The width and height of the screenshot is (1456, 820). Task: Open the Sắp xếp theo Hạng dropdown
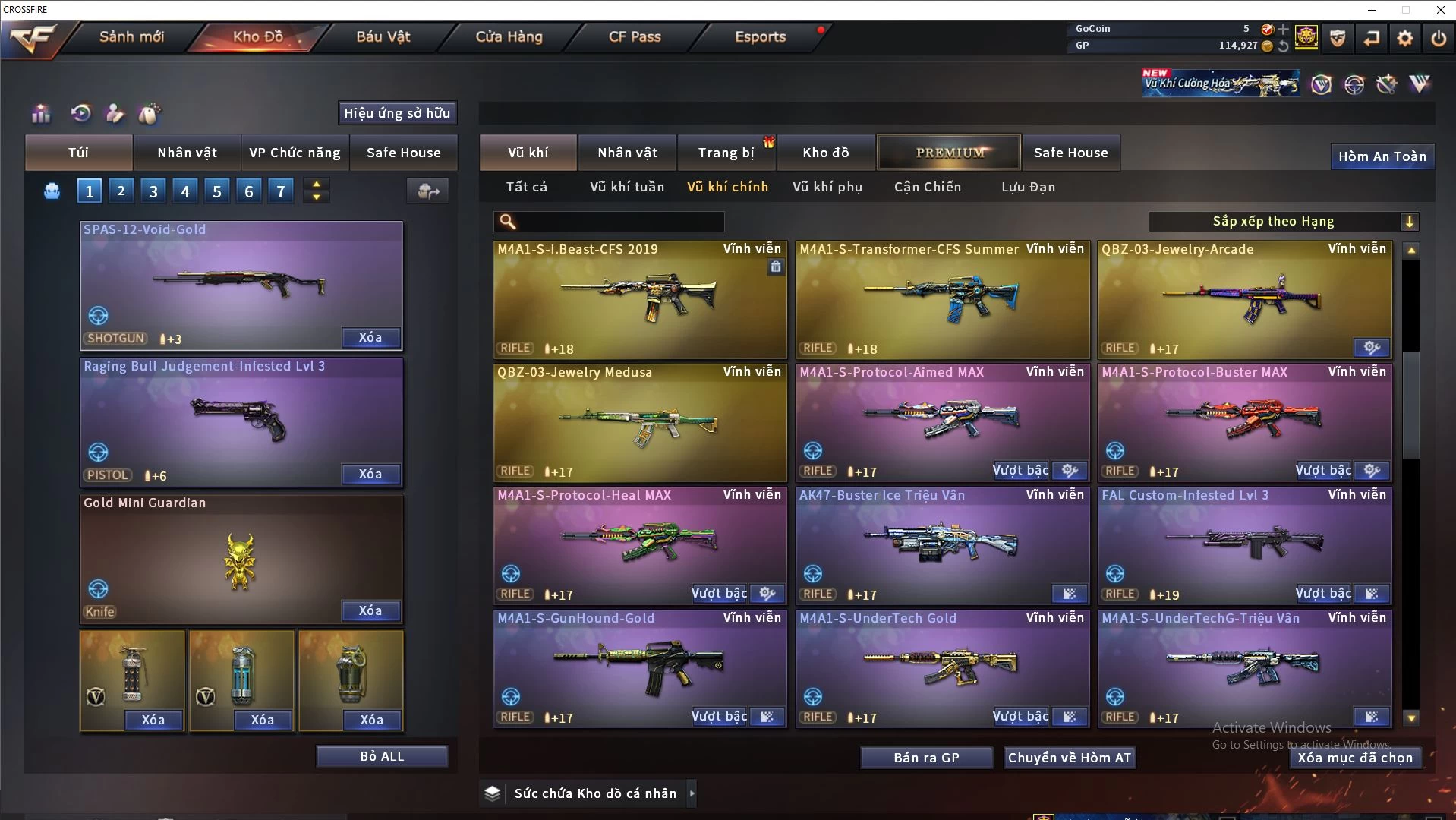[1283, 222]
